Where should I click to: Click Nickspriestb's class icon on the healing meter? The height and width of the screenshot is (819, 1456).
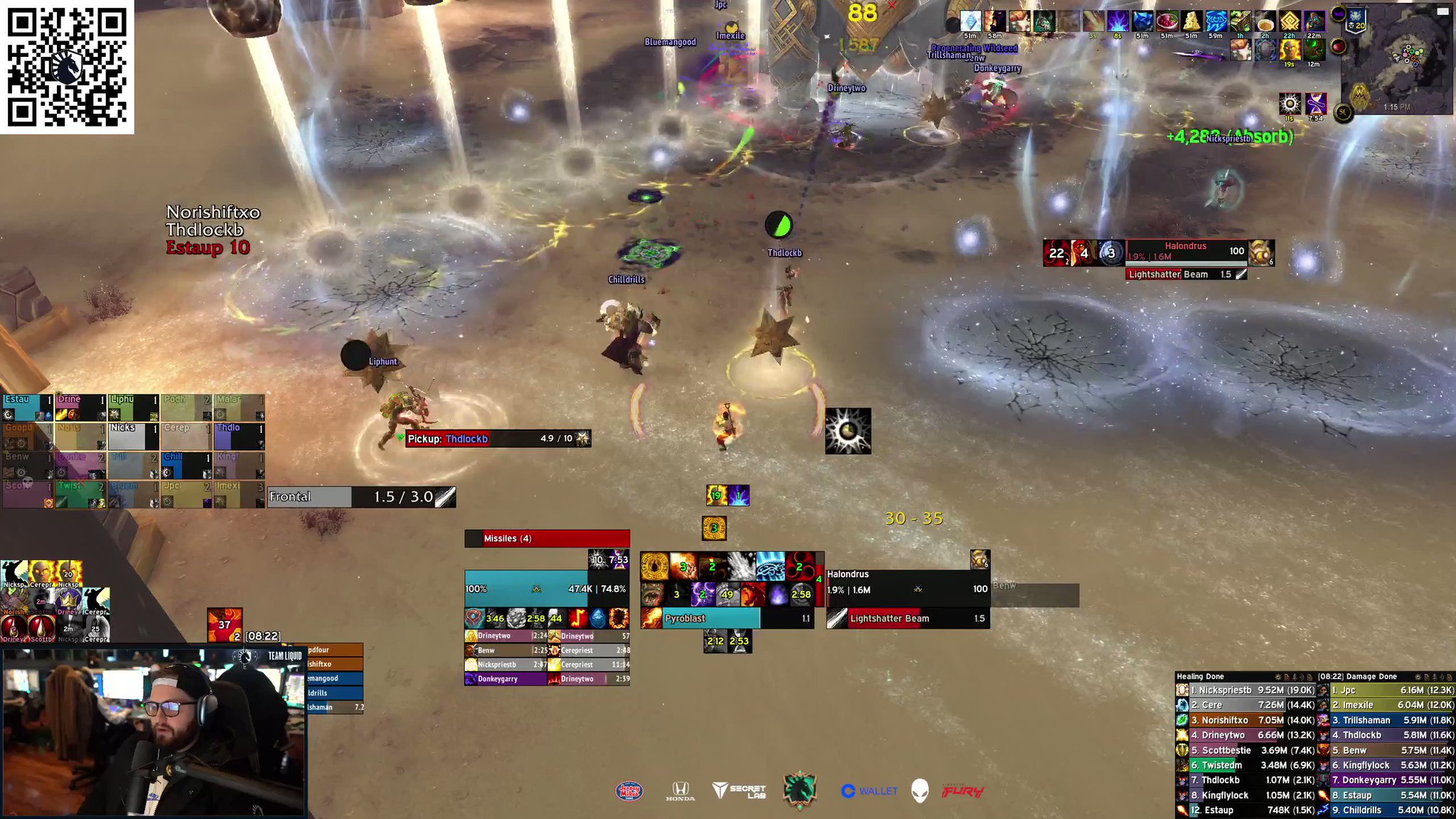1182,690
